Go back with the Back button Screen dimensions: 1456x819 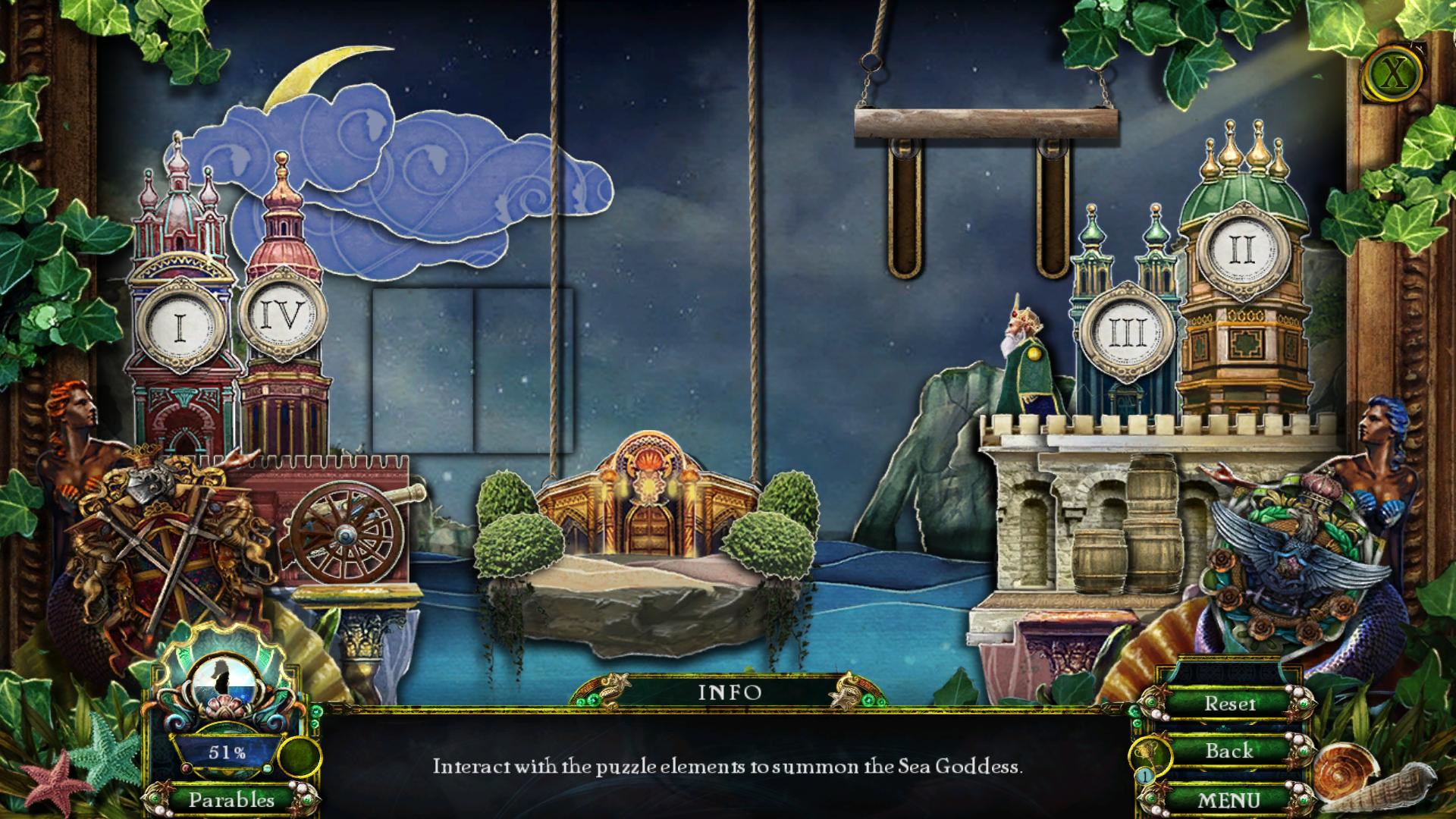click(x=1229, y=751)
